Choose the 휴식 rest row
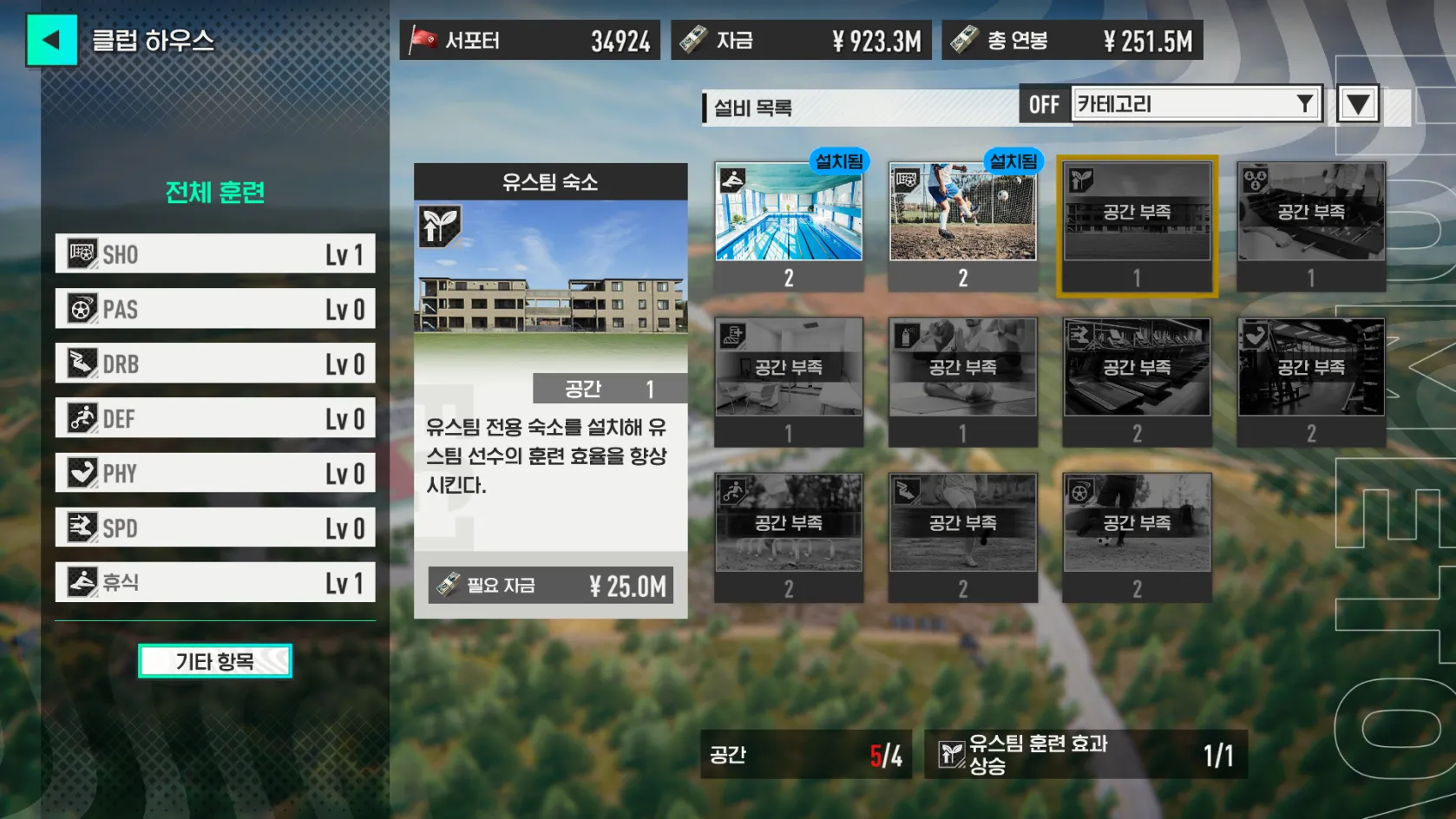The height and width of the screenshot is (819, 1456). click(215, 582)
